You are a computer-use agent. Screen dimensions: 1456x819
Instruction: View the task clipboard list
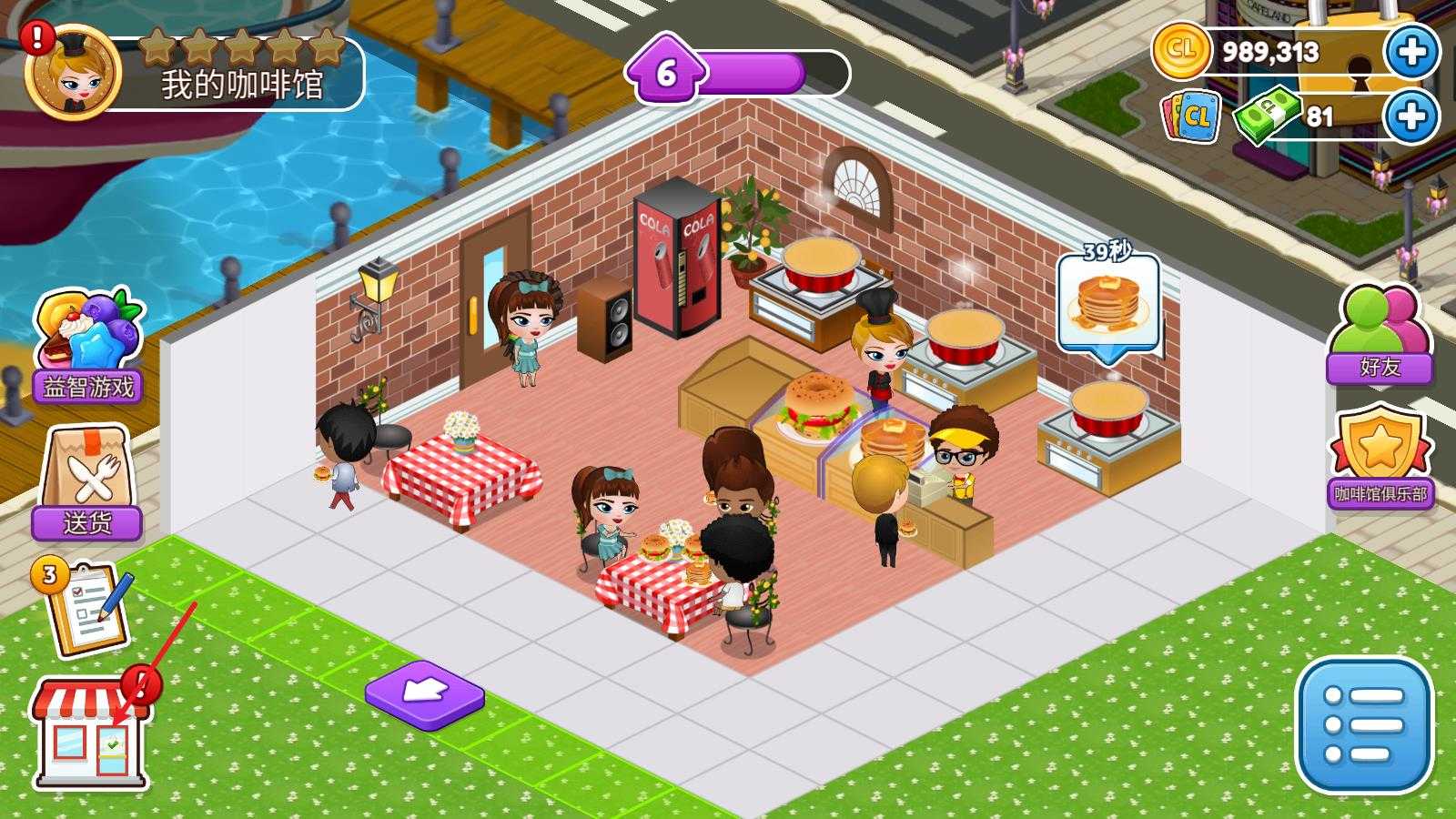coord(84,608)
